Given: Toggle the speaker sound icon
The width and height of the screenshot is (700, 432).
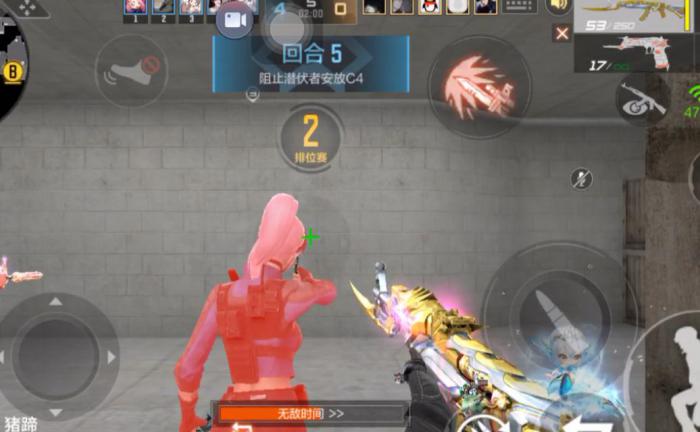Looking at the screenshot, I should [x=558, y=6].
